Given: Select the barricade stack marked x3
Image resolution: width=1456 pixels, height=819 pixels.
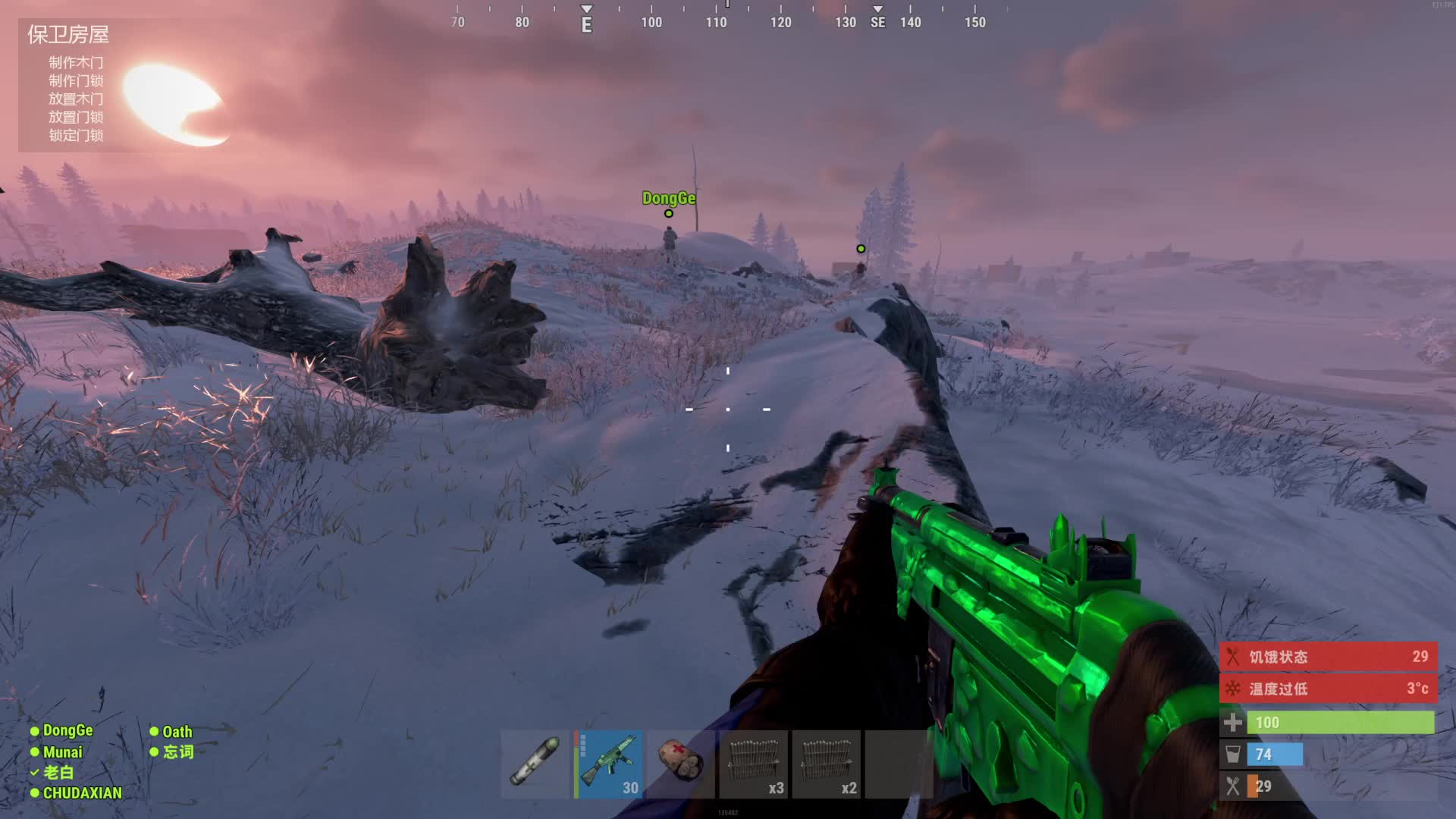Looking at the screenshot, I should 753,764.
